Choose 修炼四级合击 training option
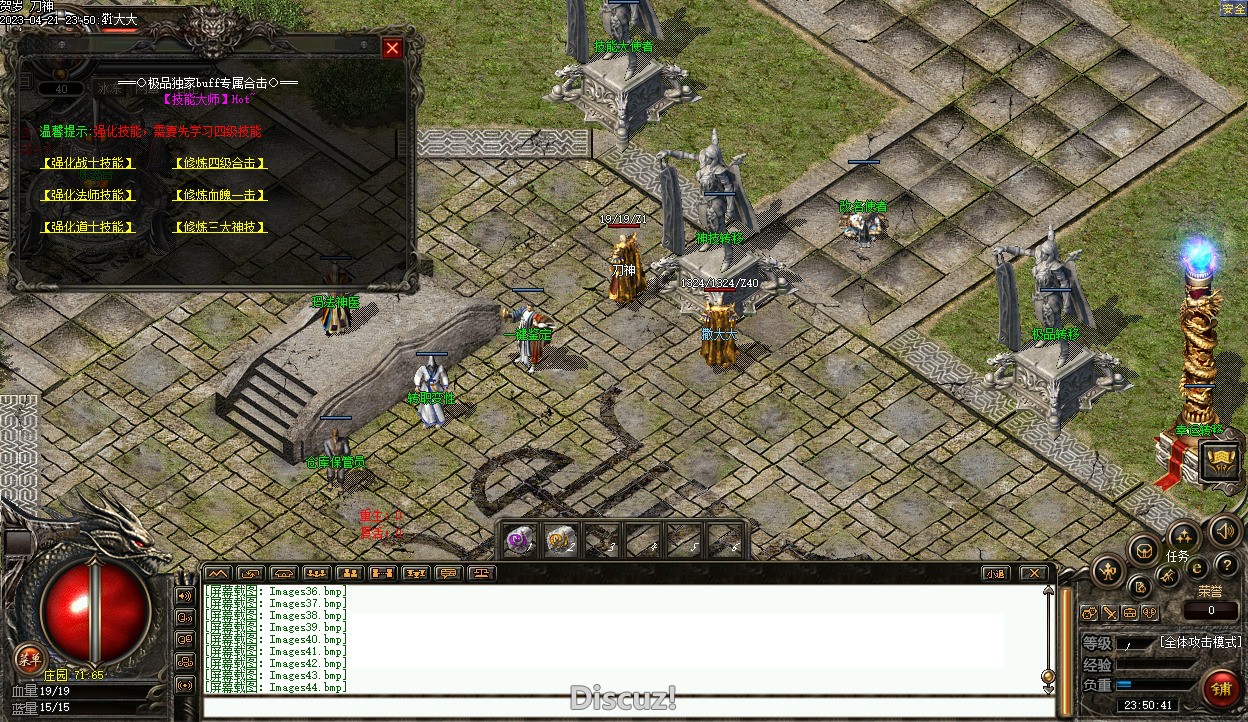The height and width of the screenshot is (722, 1248). tap(220, 163)
